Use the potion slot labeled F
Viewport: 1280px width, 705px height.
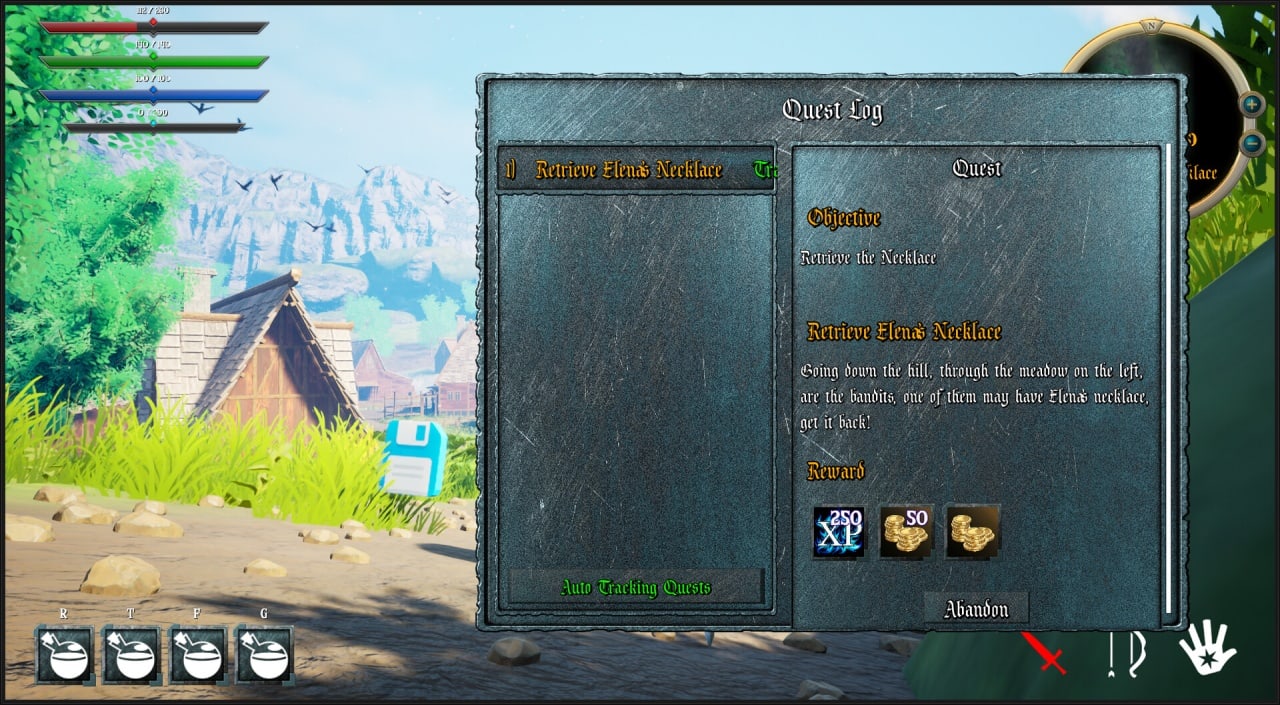click(198, 655)
